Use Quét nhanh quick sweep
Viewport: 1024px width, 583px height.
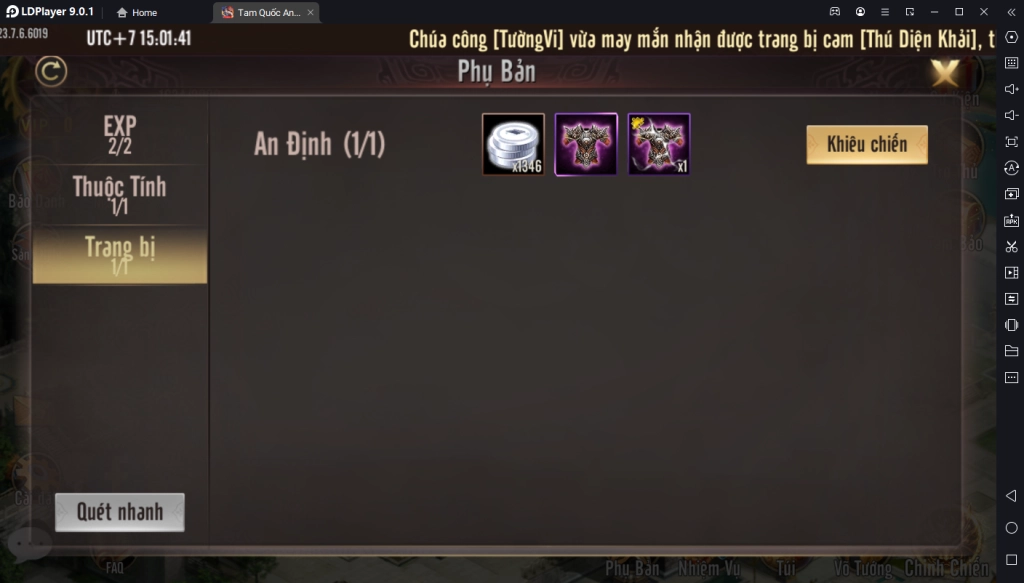(119, 512)
